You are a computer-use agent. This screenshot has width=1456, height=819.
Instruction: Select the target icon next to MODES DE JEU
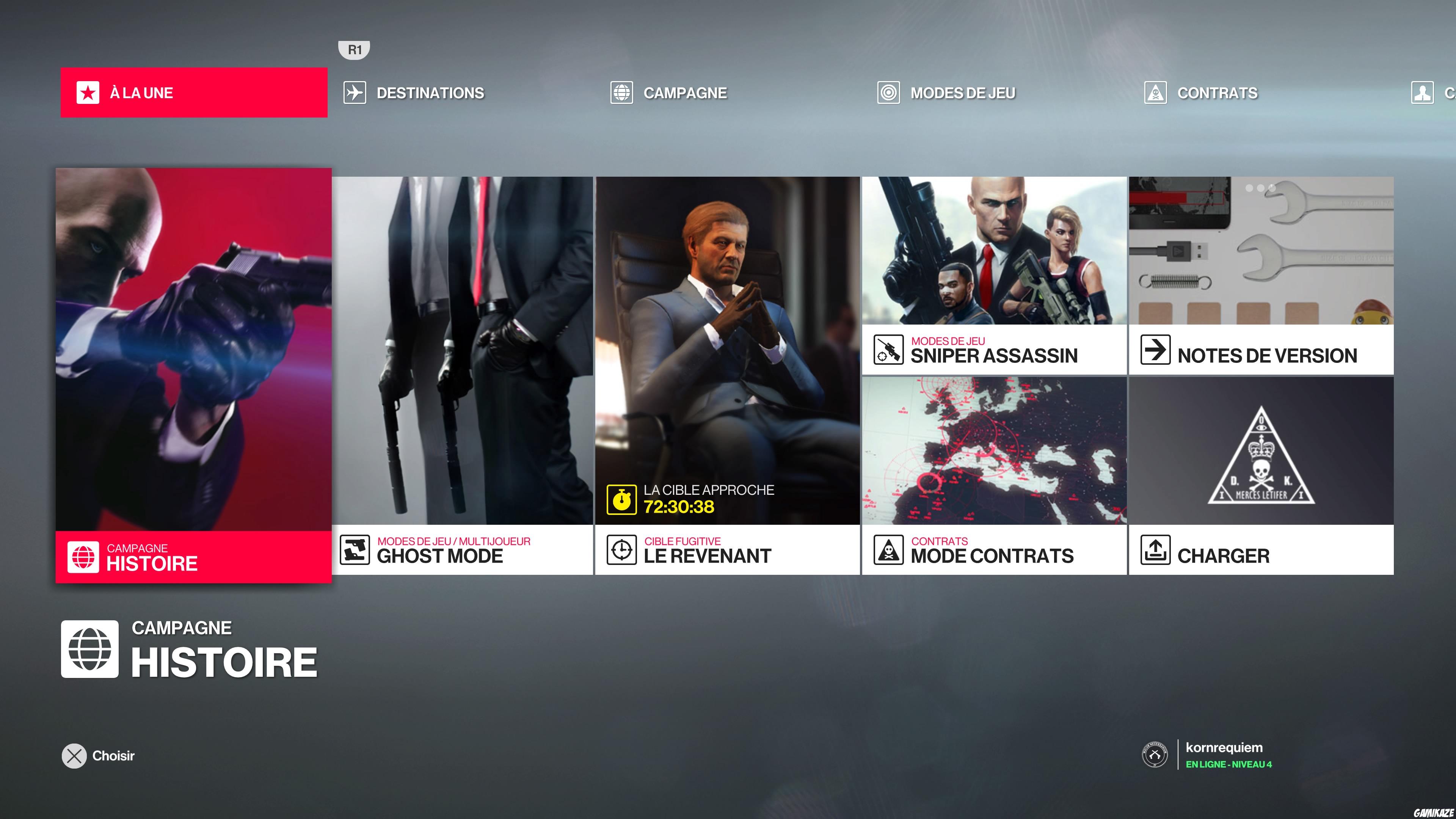(x=888, y=93)
